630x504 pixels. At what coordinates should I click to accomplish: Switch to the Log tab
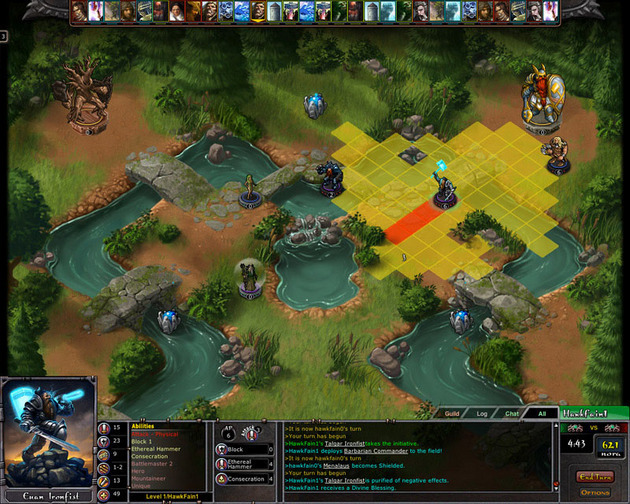point(481,412)
